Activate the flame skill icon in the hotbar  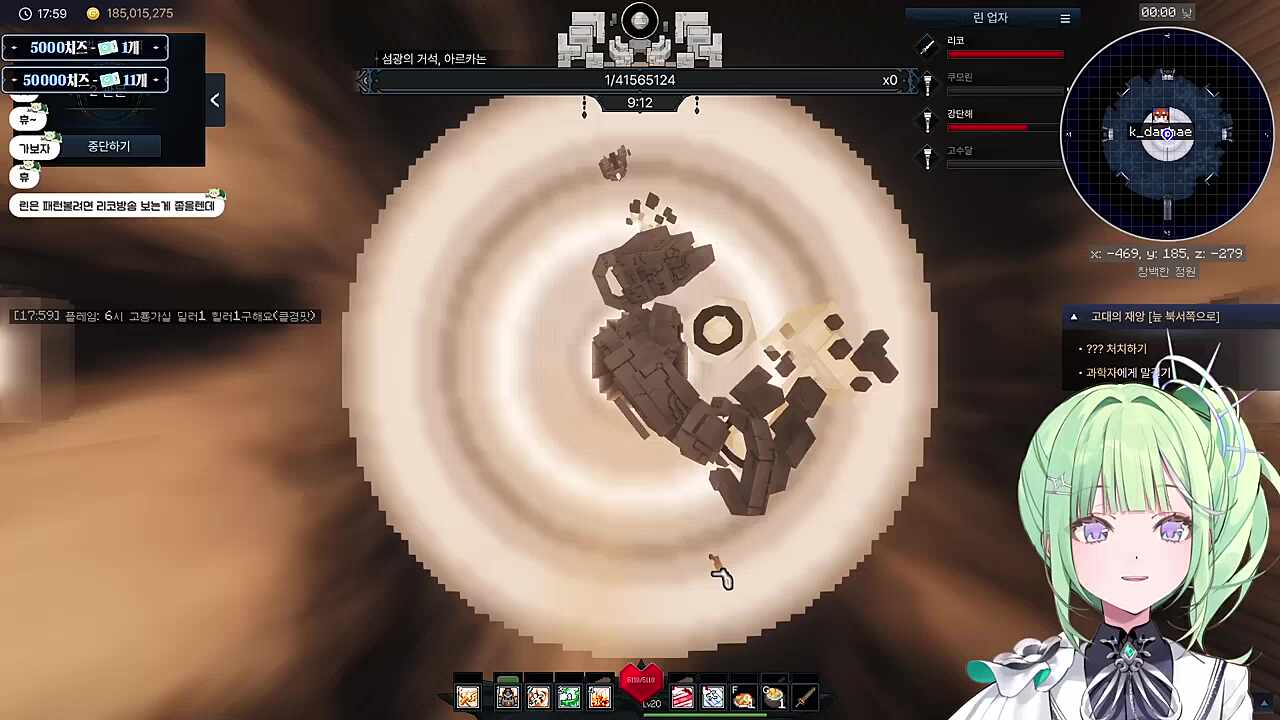(599, 697)
